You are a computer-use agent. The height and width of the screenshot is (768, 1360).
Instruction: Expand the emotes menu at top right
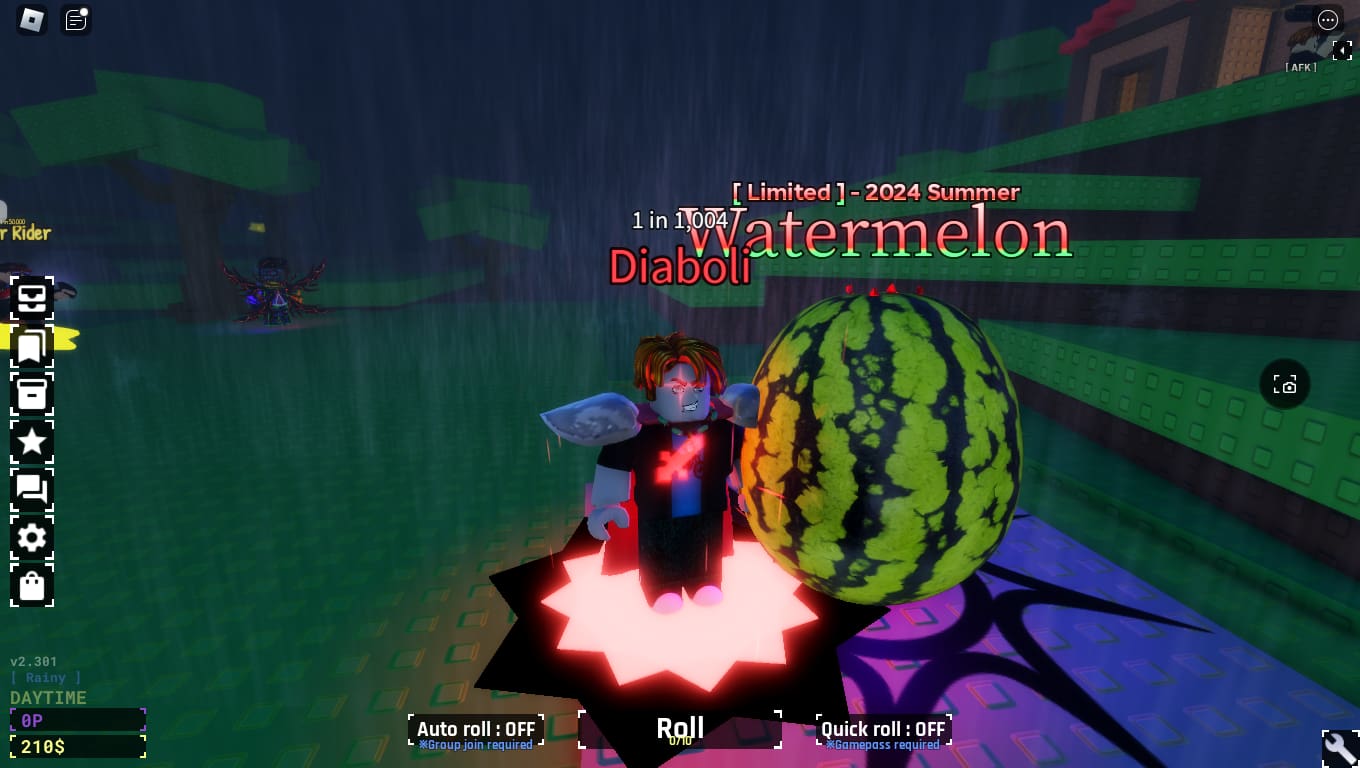(x=1328, y=20)
